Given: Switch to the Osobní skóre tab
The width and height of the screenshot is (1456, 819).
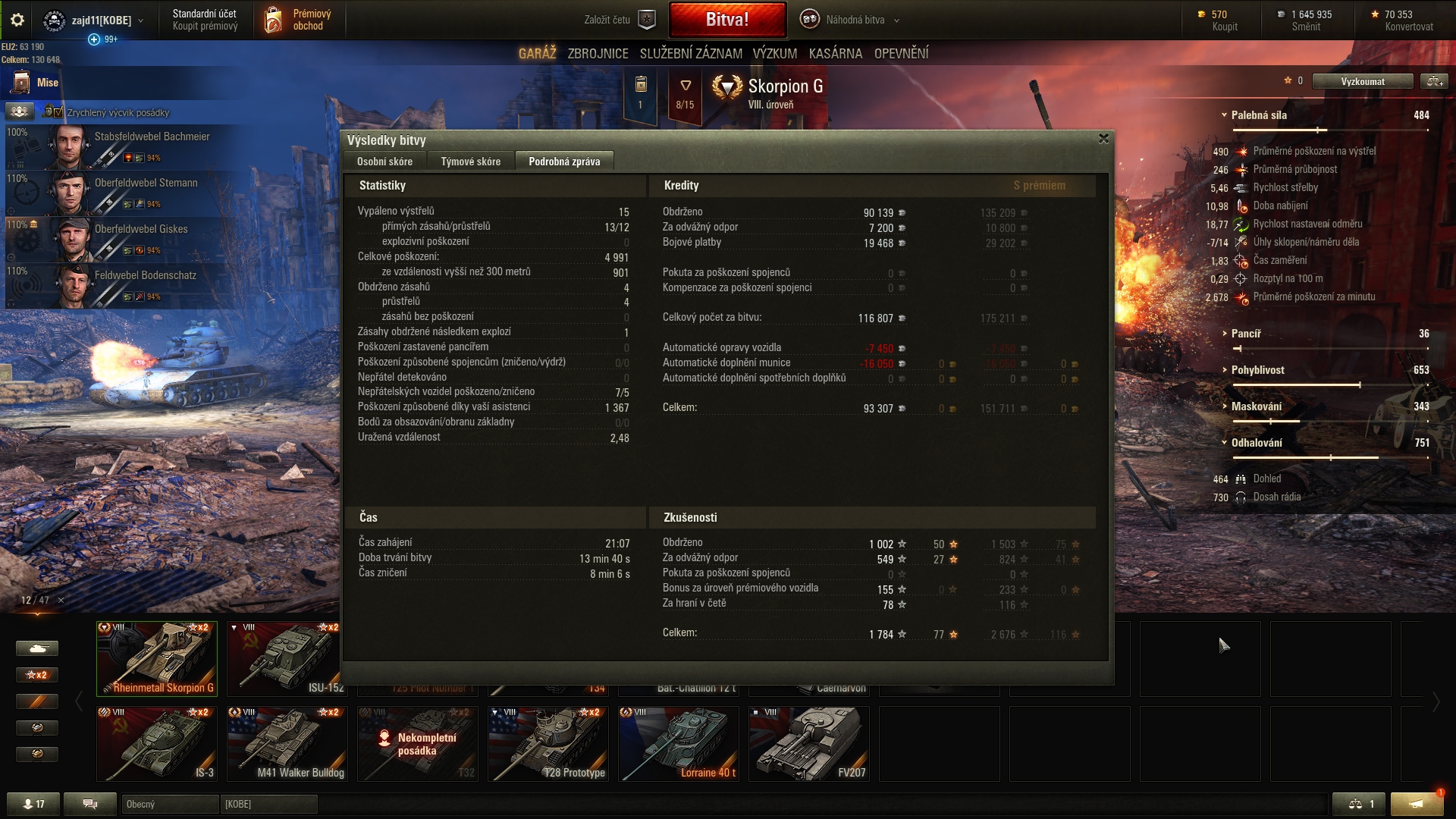Looking at the screenshot, I should [384, 162].
